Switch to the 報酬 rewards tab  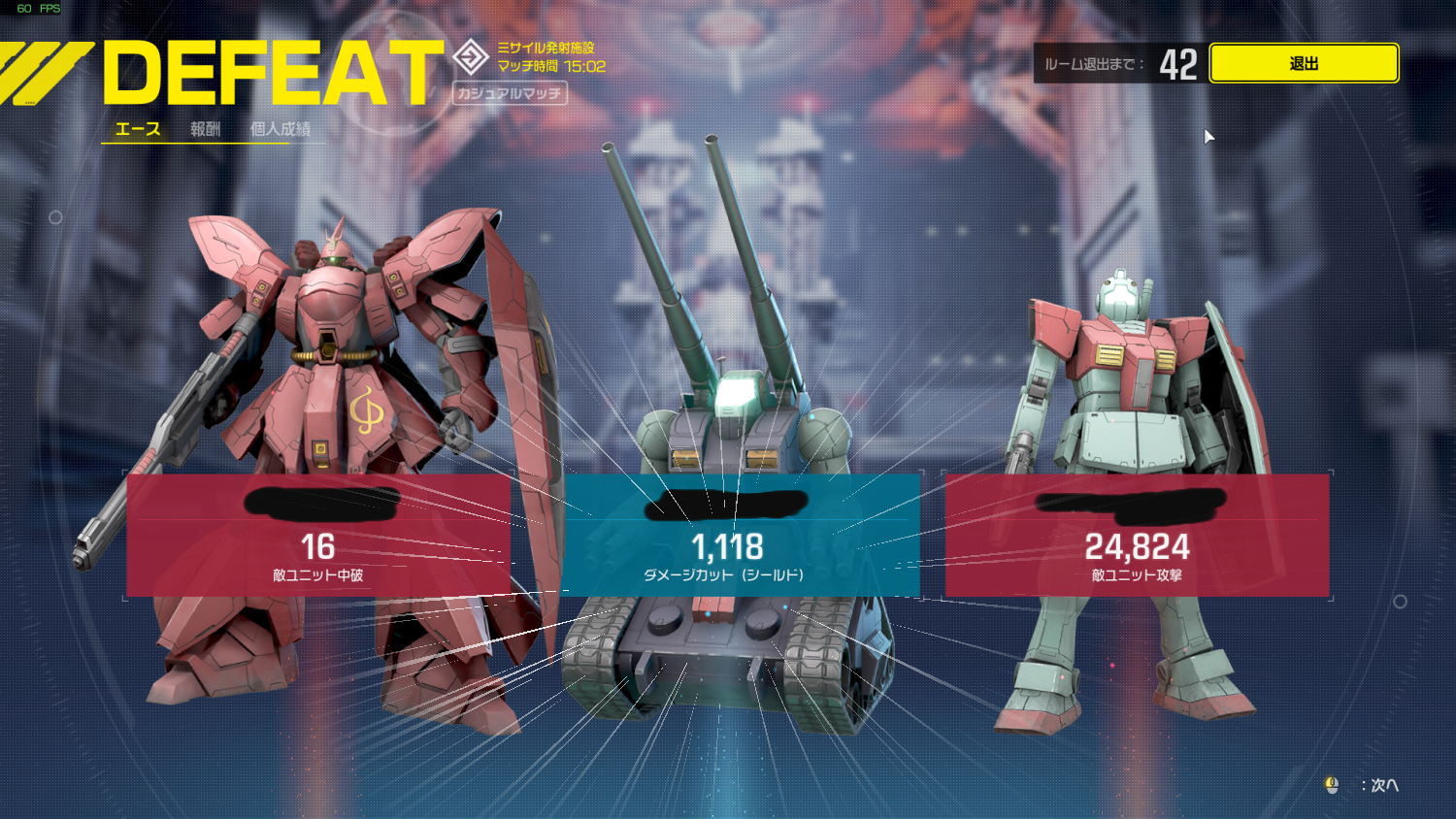(x=205, y=129)
